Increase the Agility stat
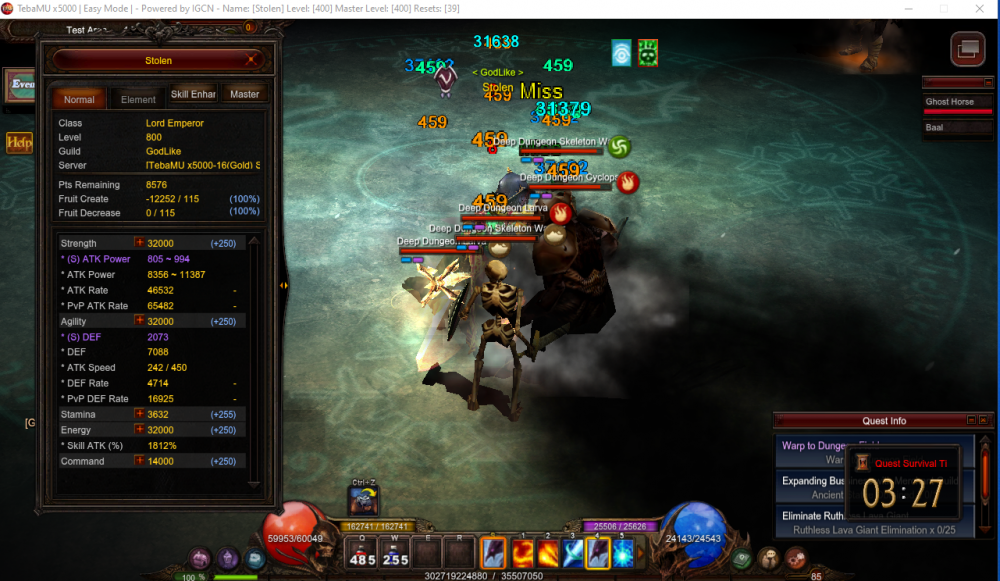 [140, 321]
